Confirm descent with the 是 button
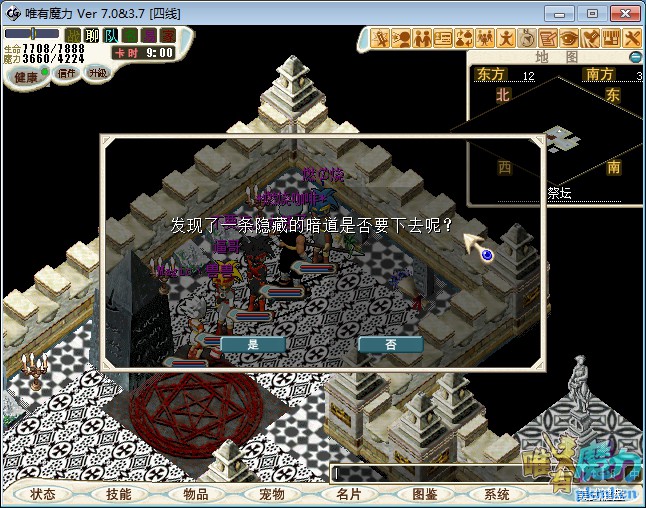This screenshot has width=646, height=508. [x=252, y=343]
